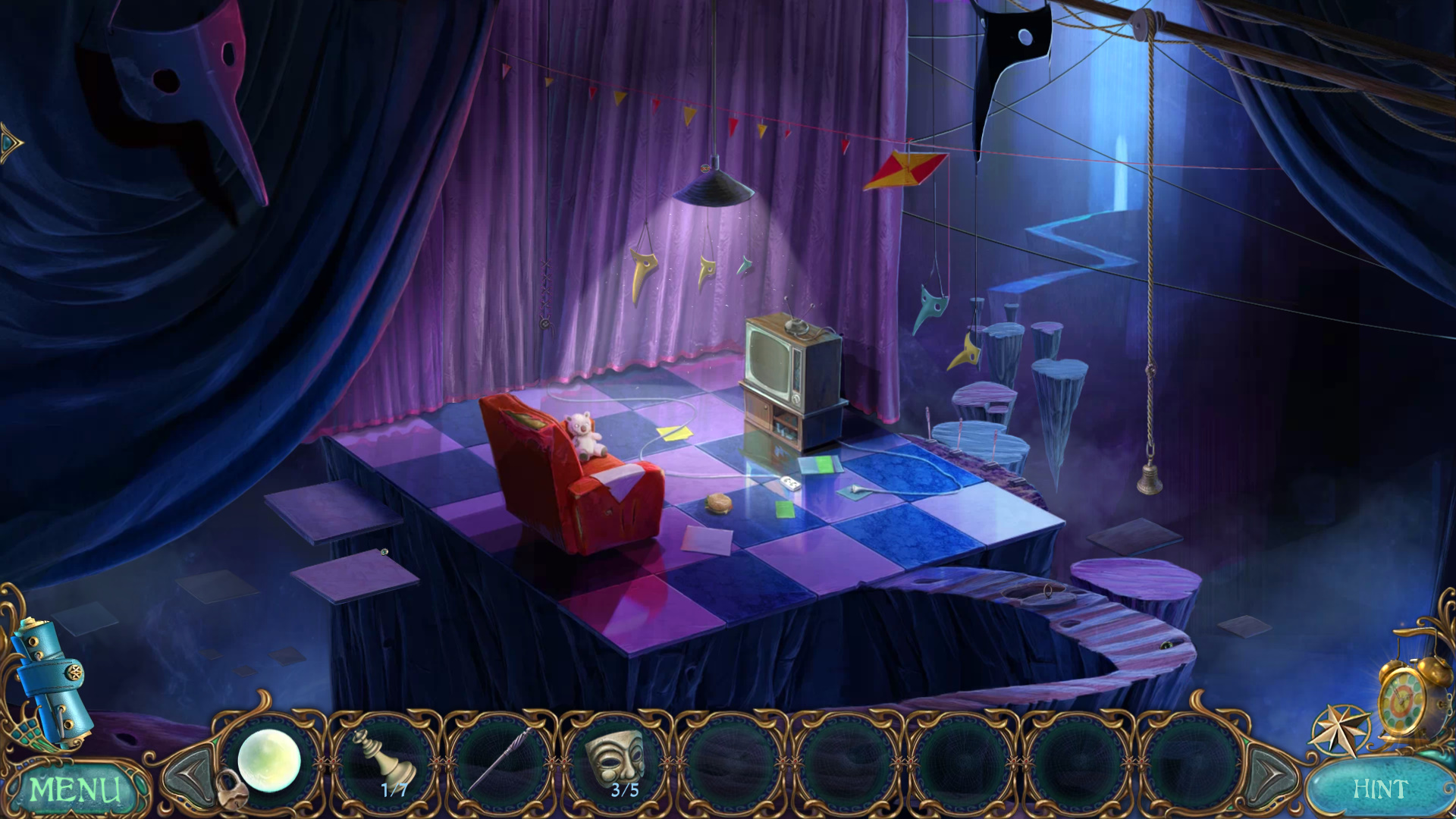The image size is (1456, 819).
Task: Select the glowing white orb inventory item
Action: tap(269, 761)
